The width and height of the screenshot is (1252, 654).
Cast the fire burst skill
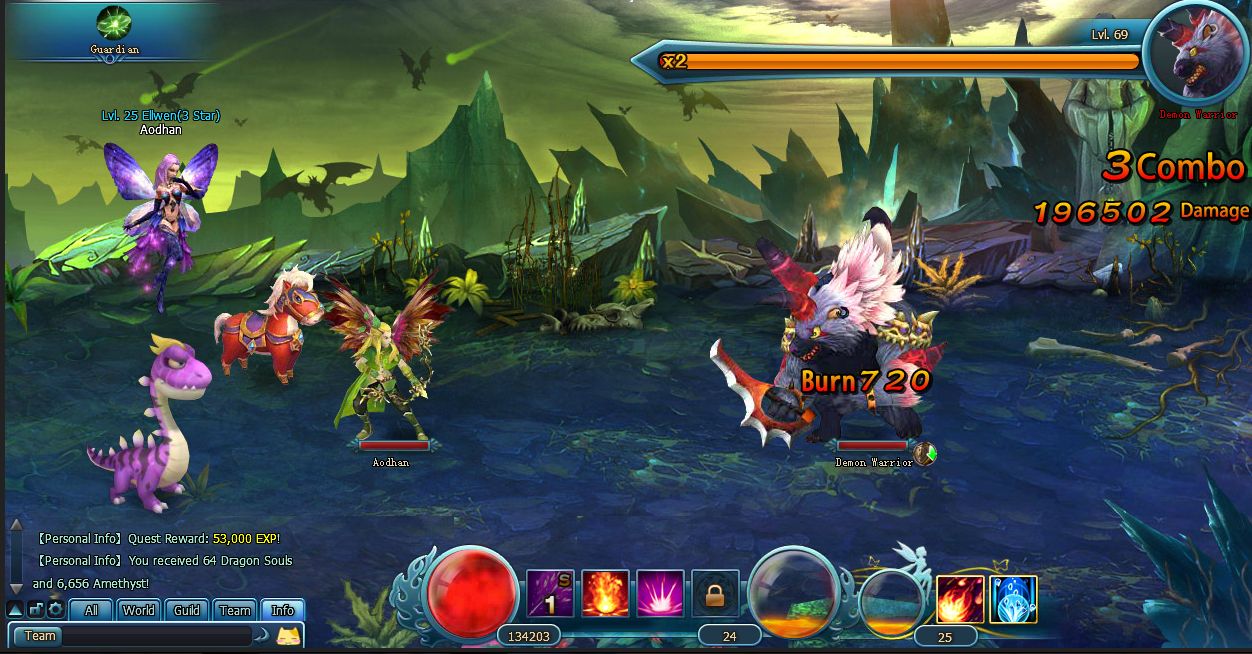605,594
